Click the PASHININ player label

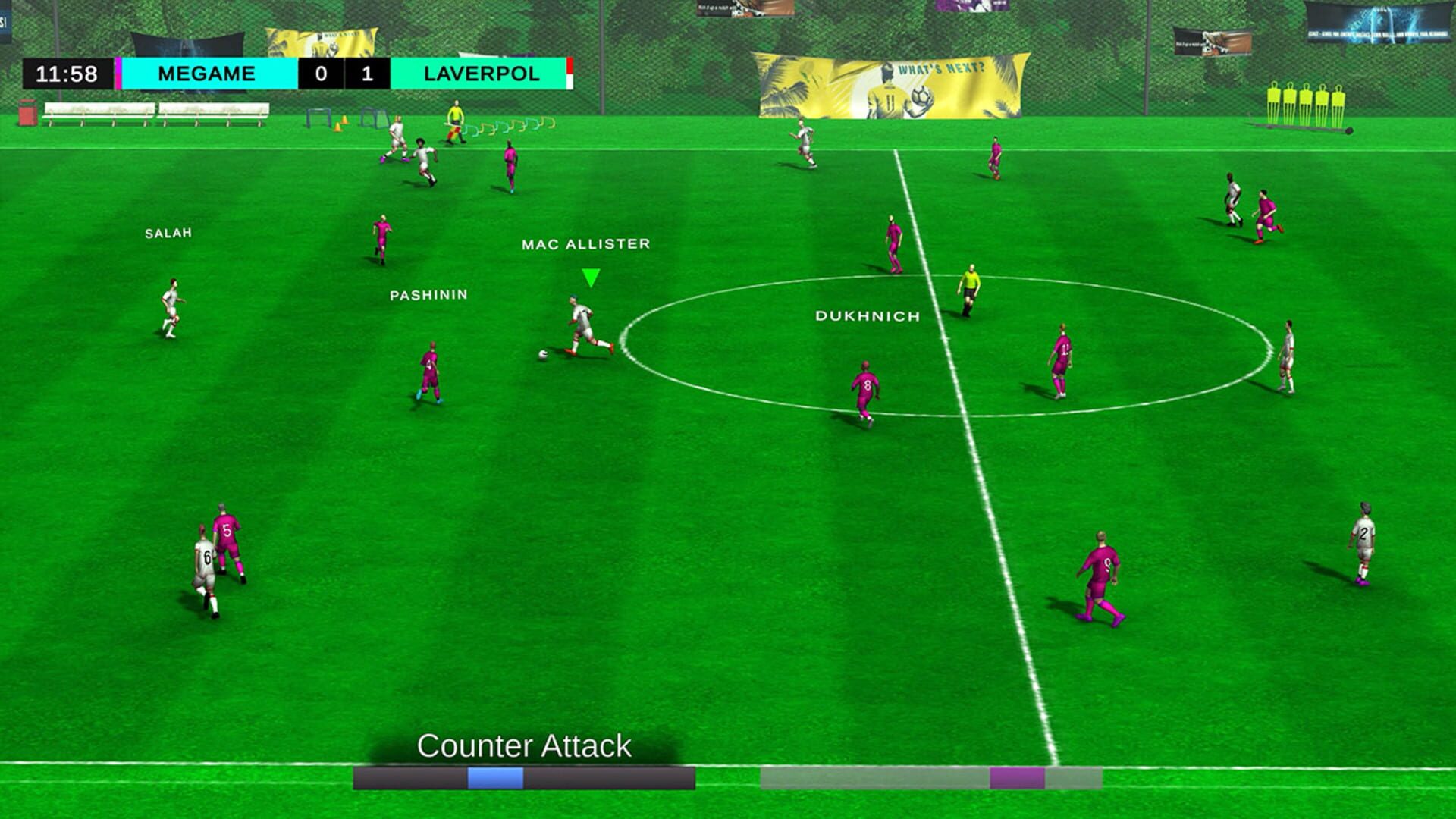point(428,294)
